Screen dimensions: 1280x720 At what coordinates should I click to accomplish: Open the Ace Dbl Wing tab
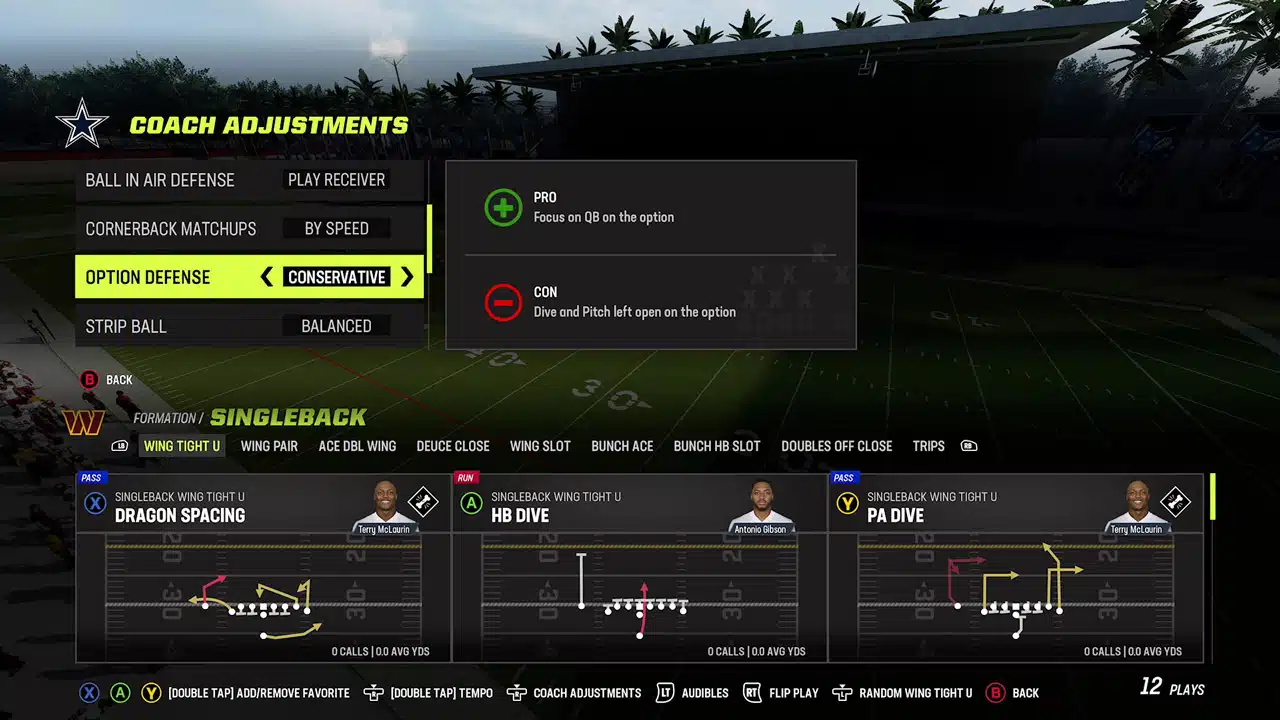(x=357, y=446)
